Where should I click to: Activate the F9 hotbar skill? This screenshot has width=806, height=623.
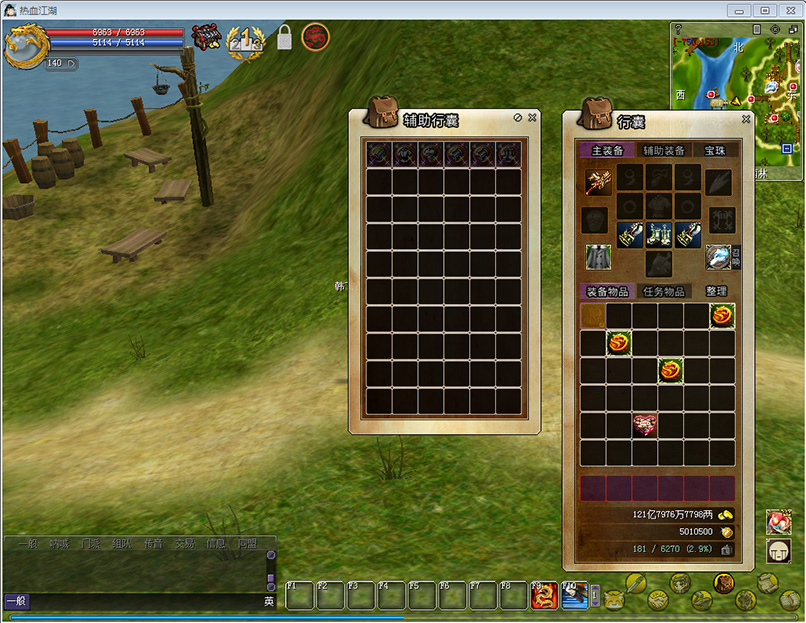tap(544, 596)
